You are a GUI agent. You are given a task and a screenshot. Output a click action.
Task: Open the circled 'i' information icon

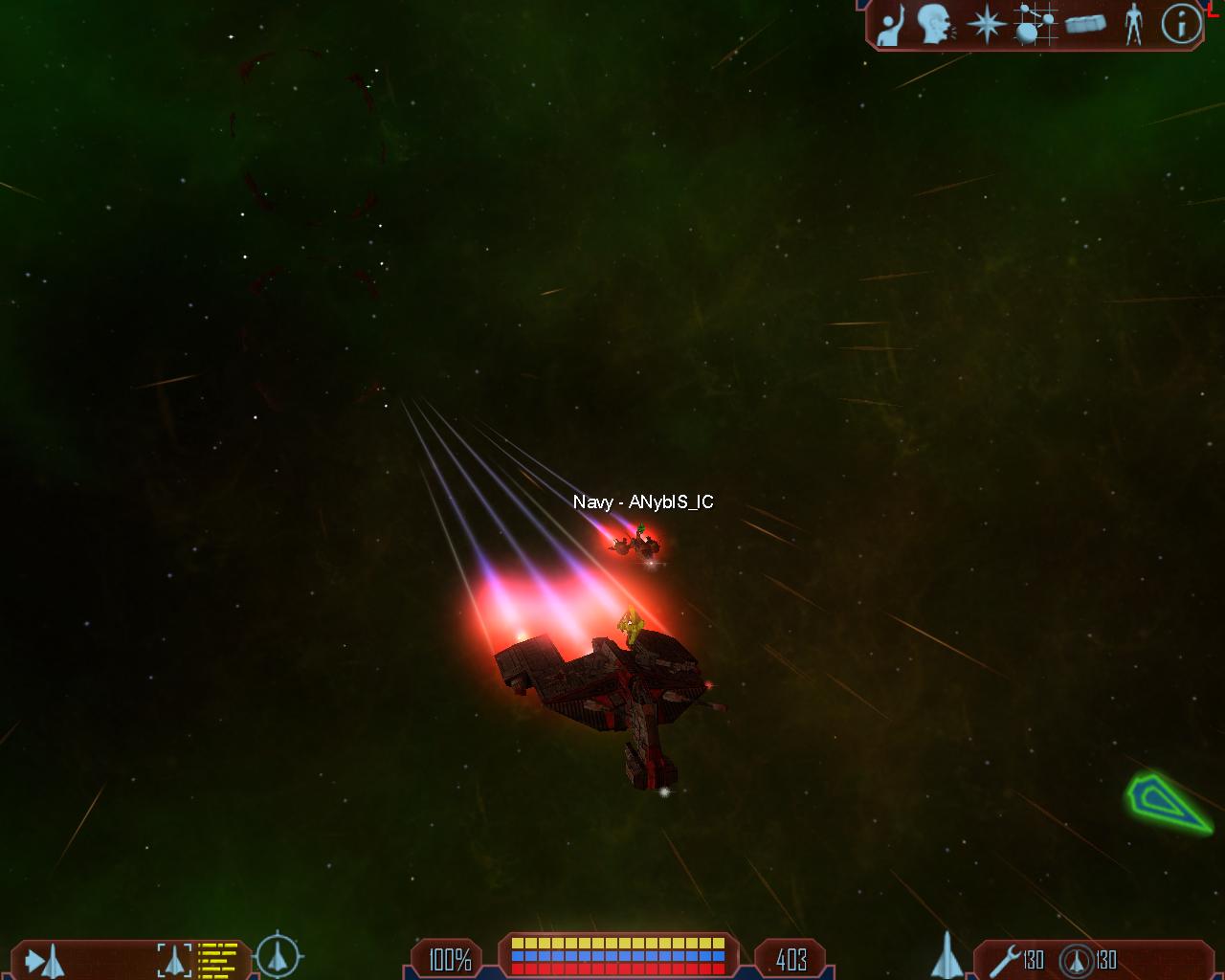[x=1181, y=25]
